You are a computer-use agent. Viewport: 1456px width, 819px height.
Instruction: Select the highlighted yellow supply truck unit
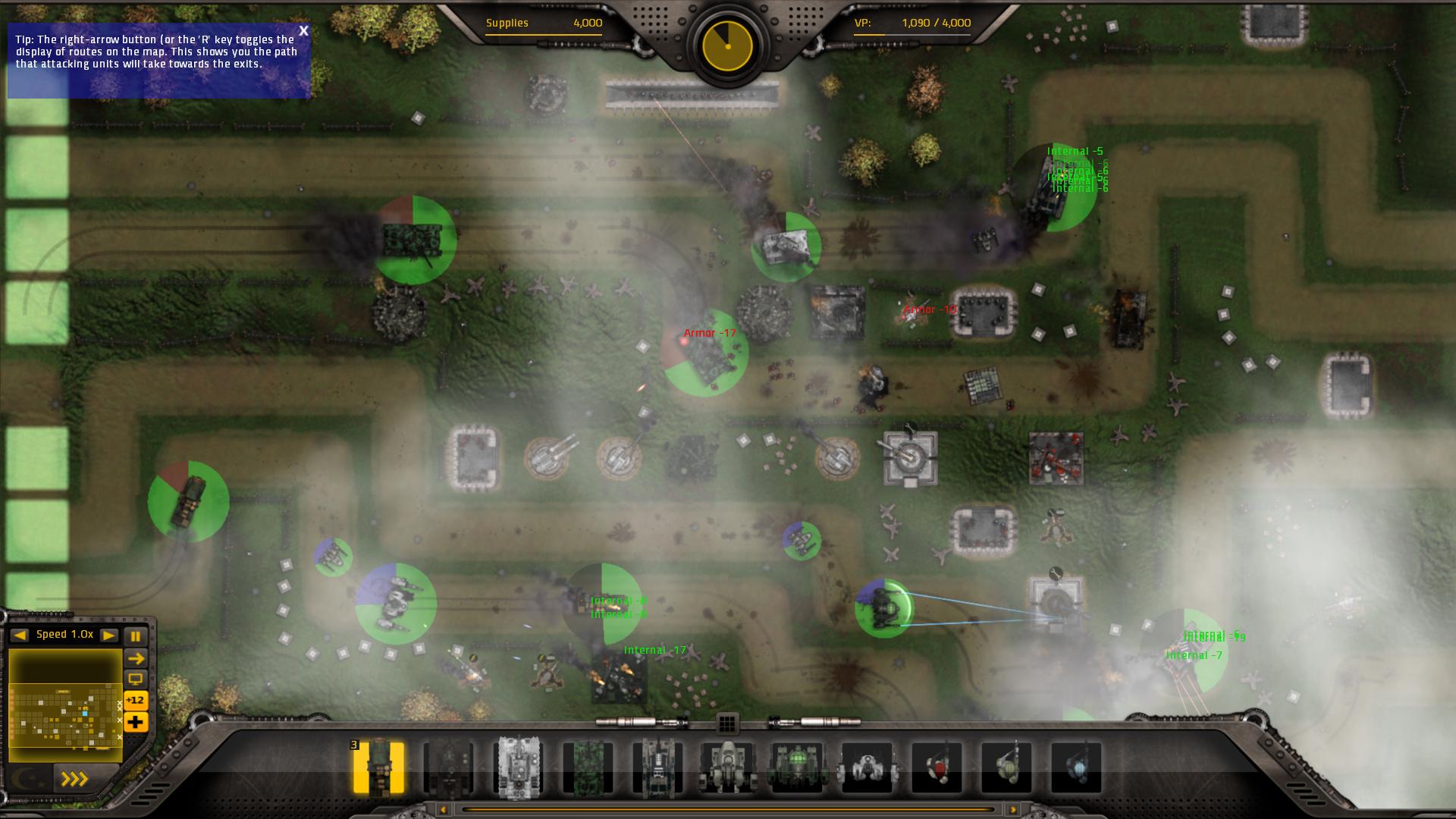378,767
